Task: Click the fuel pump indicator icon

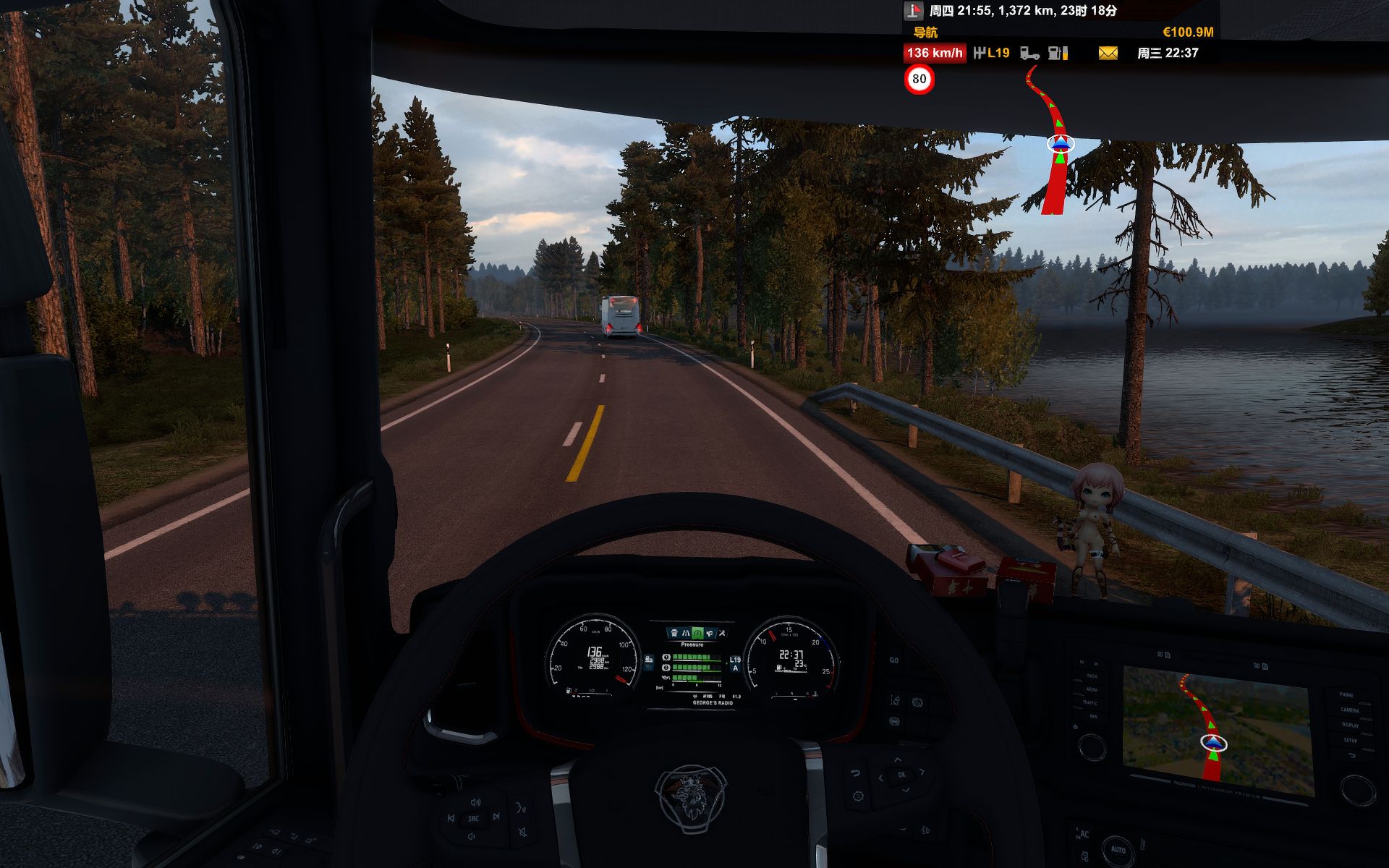Action: point(1058,53)
